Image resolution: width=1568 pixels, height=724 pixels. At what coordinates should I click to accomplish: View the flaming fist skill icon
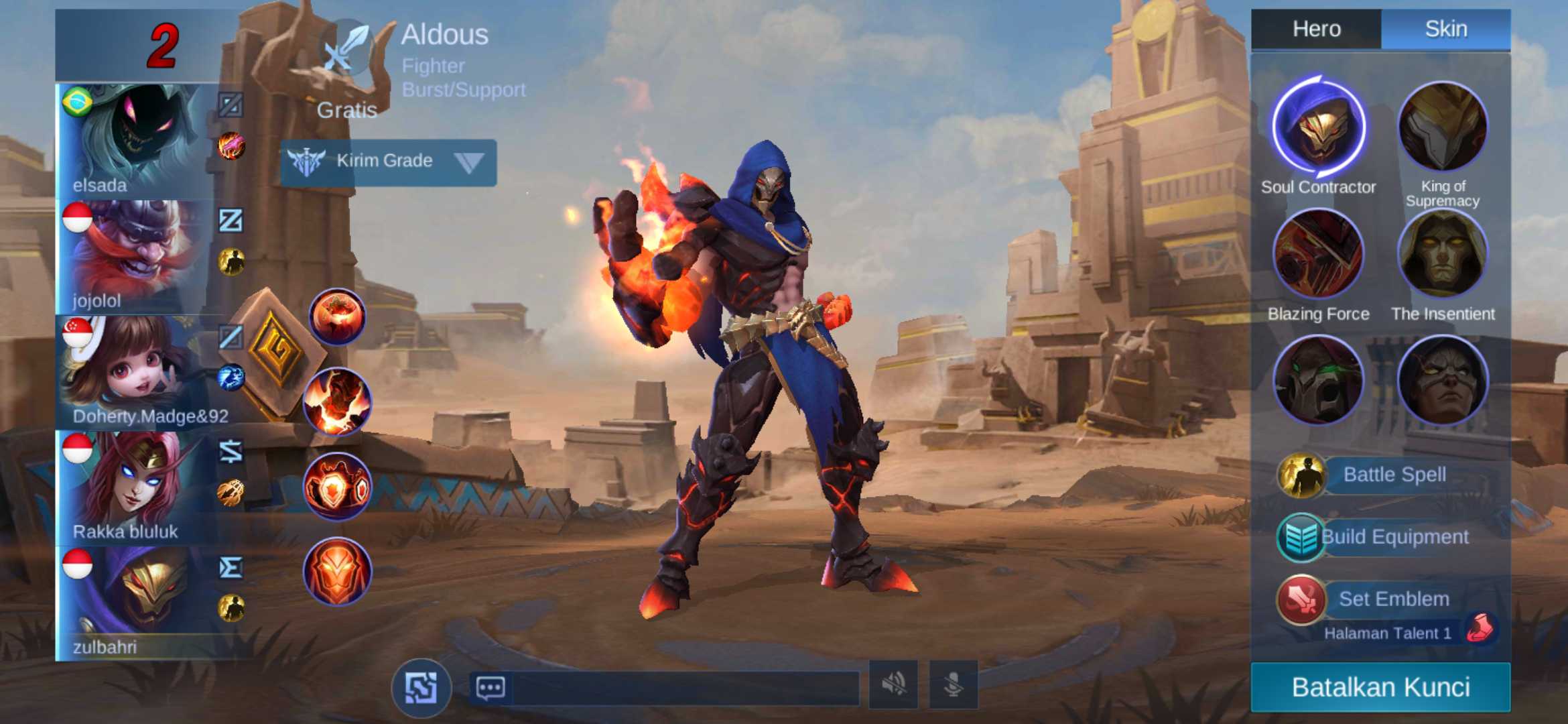[337, 402]
